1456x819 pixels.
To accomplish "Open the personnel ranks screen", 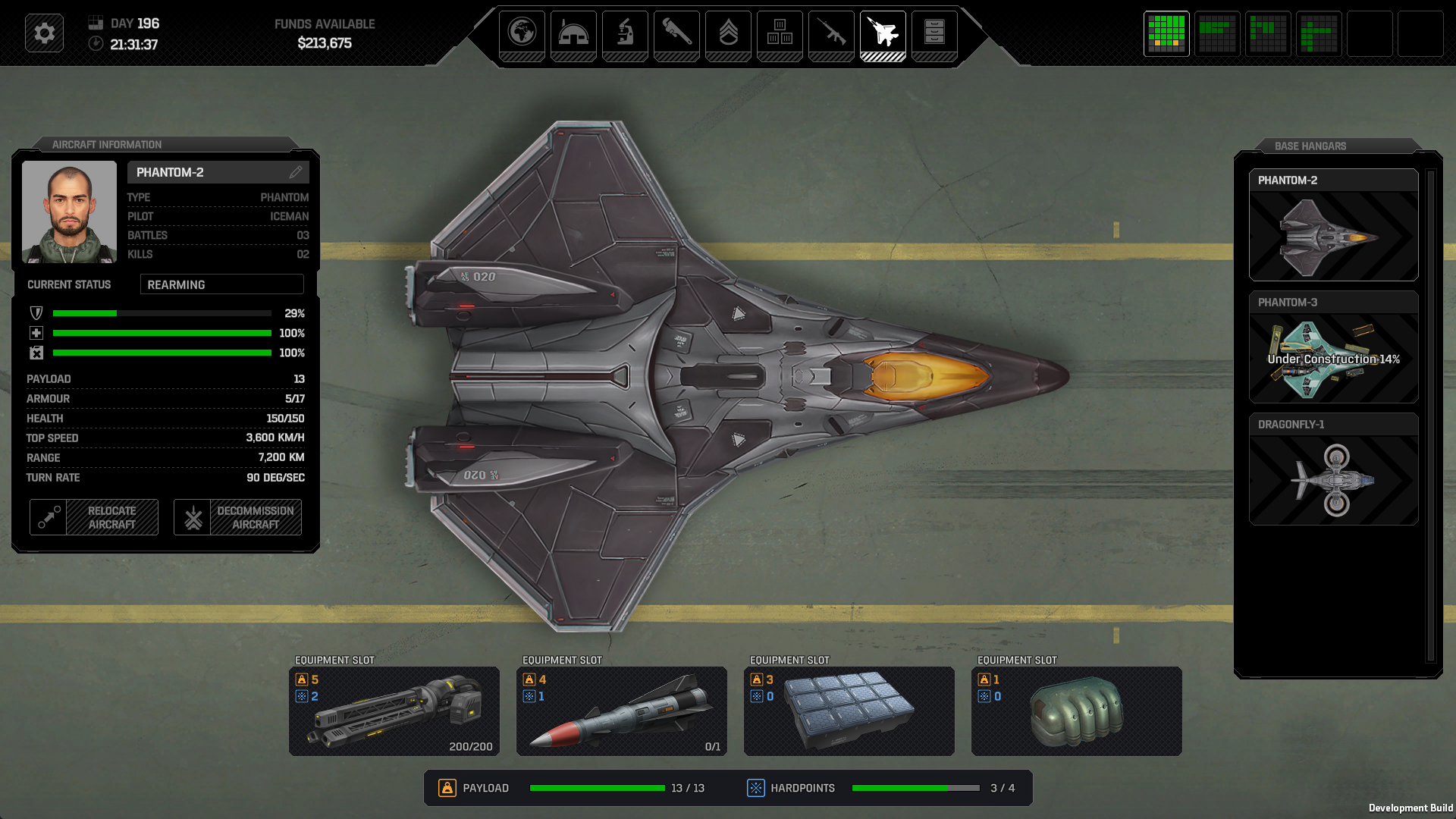I will pos(728,34).
